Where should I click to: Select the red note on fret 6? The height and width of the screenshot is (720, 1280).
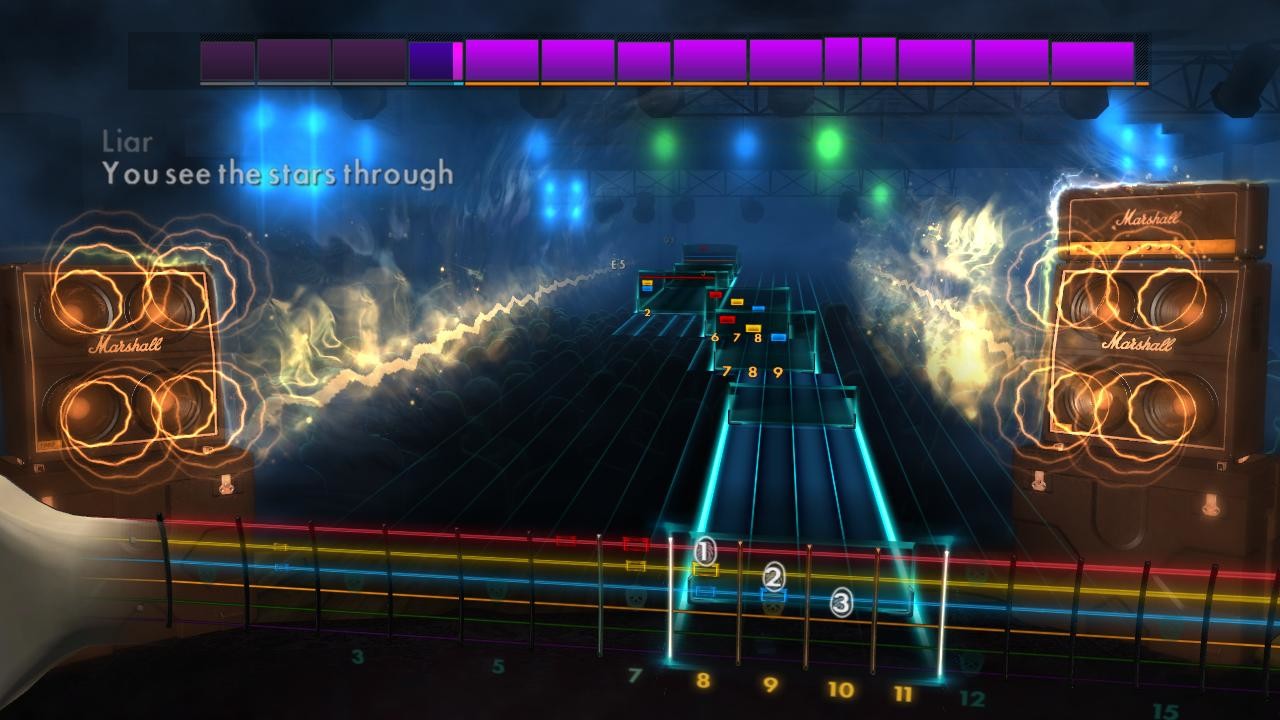[x=727, y=319]
